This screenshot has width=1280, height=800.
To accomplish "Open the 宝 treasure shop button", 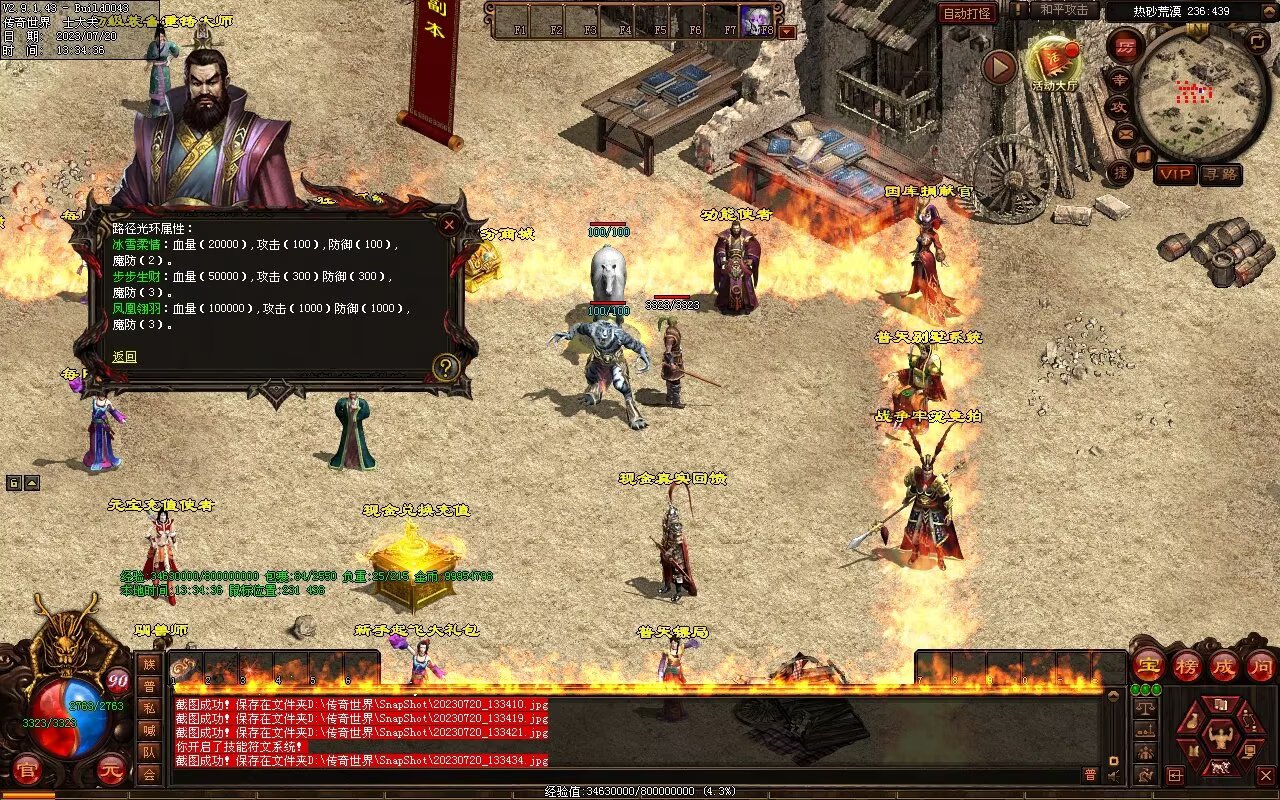I will (x=1149, y=666).
